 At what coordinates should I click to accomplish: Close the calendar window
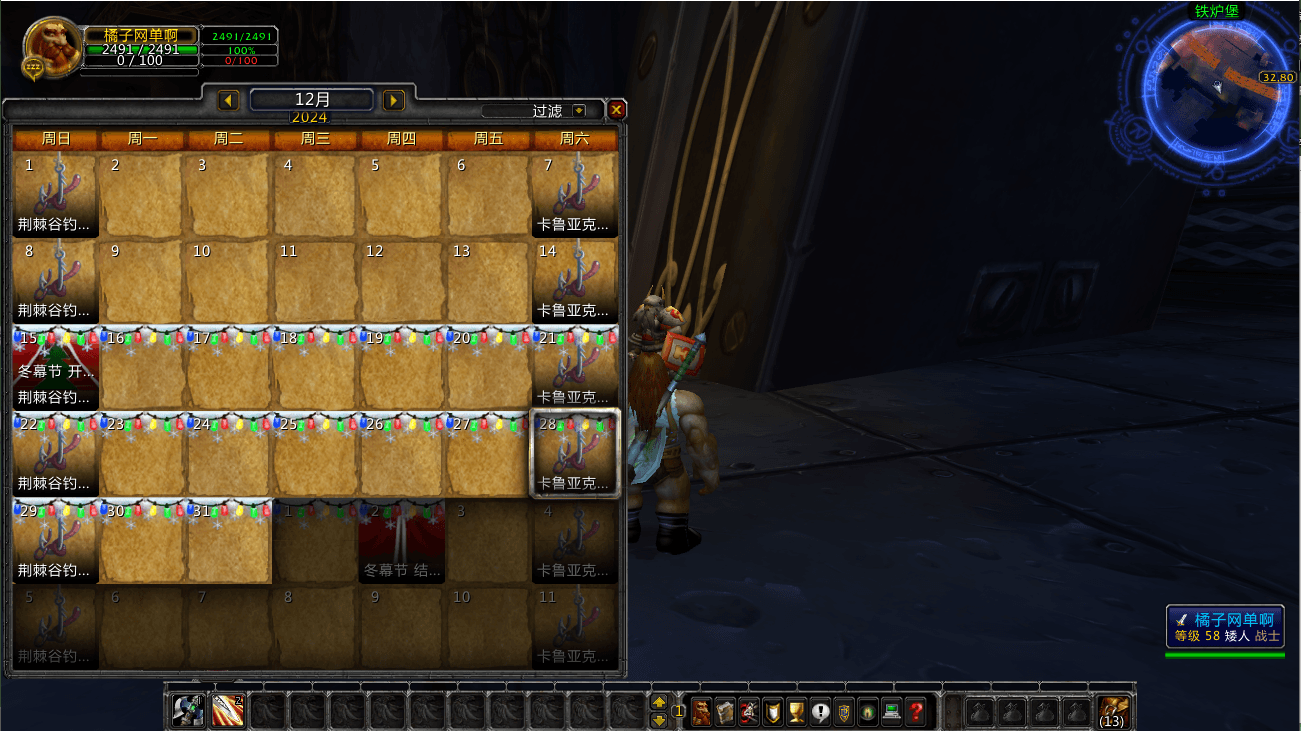[617, 110]
